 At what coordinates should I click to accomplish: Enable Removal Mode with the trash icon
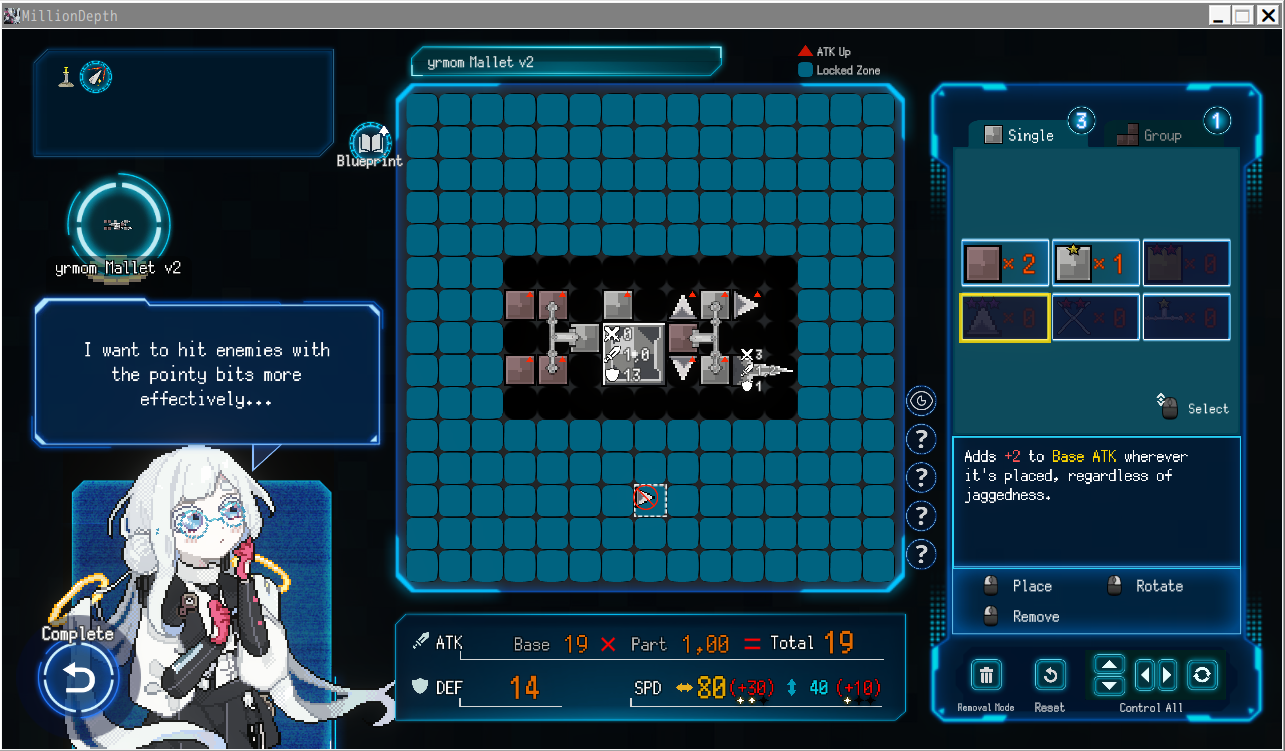(x=985, y=675)
